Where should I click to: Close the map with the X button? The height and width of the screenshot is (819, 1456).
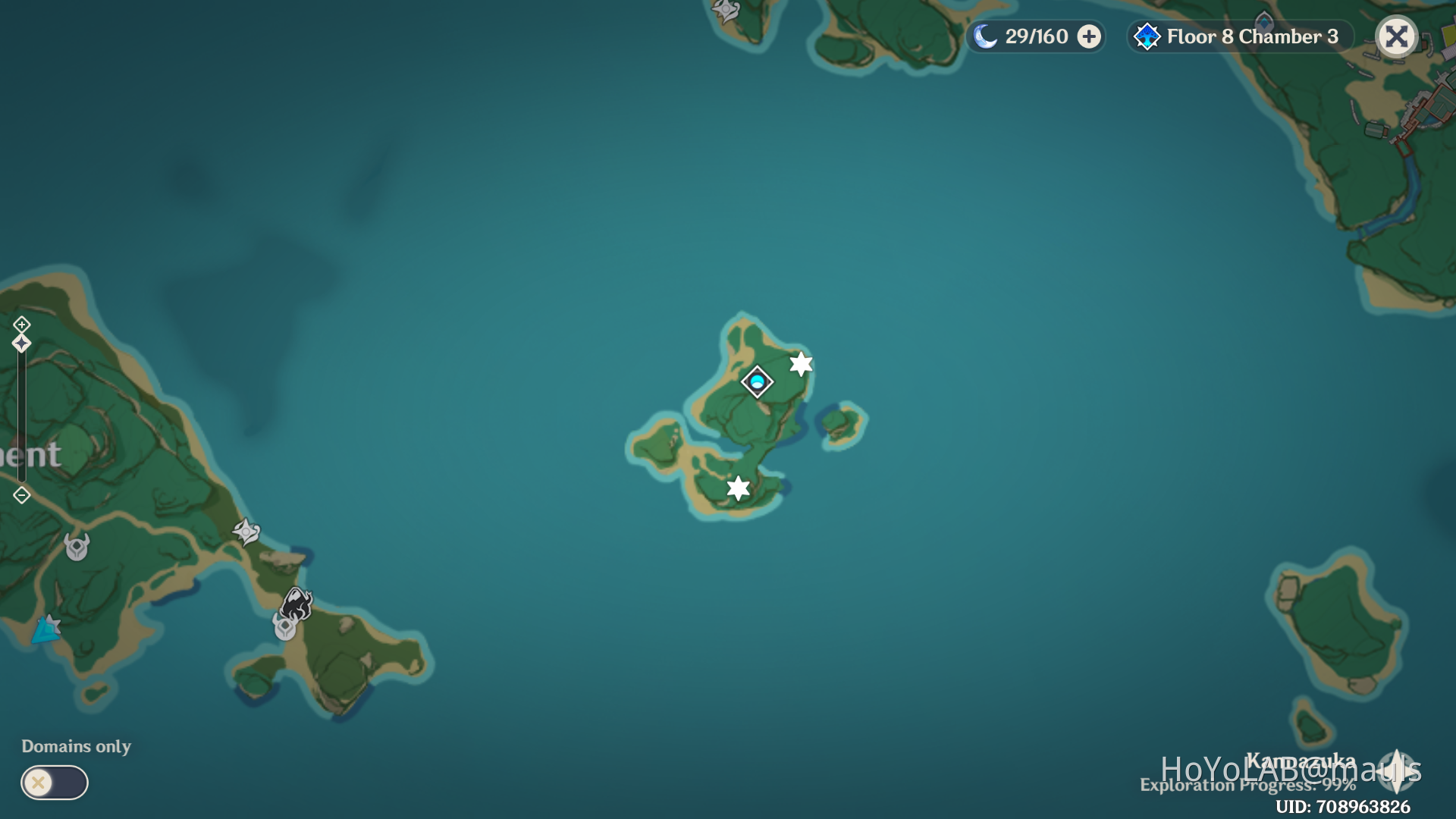click(1398, 36)
